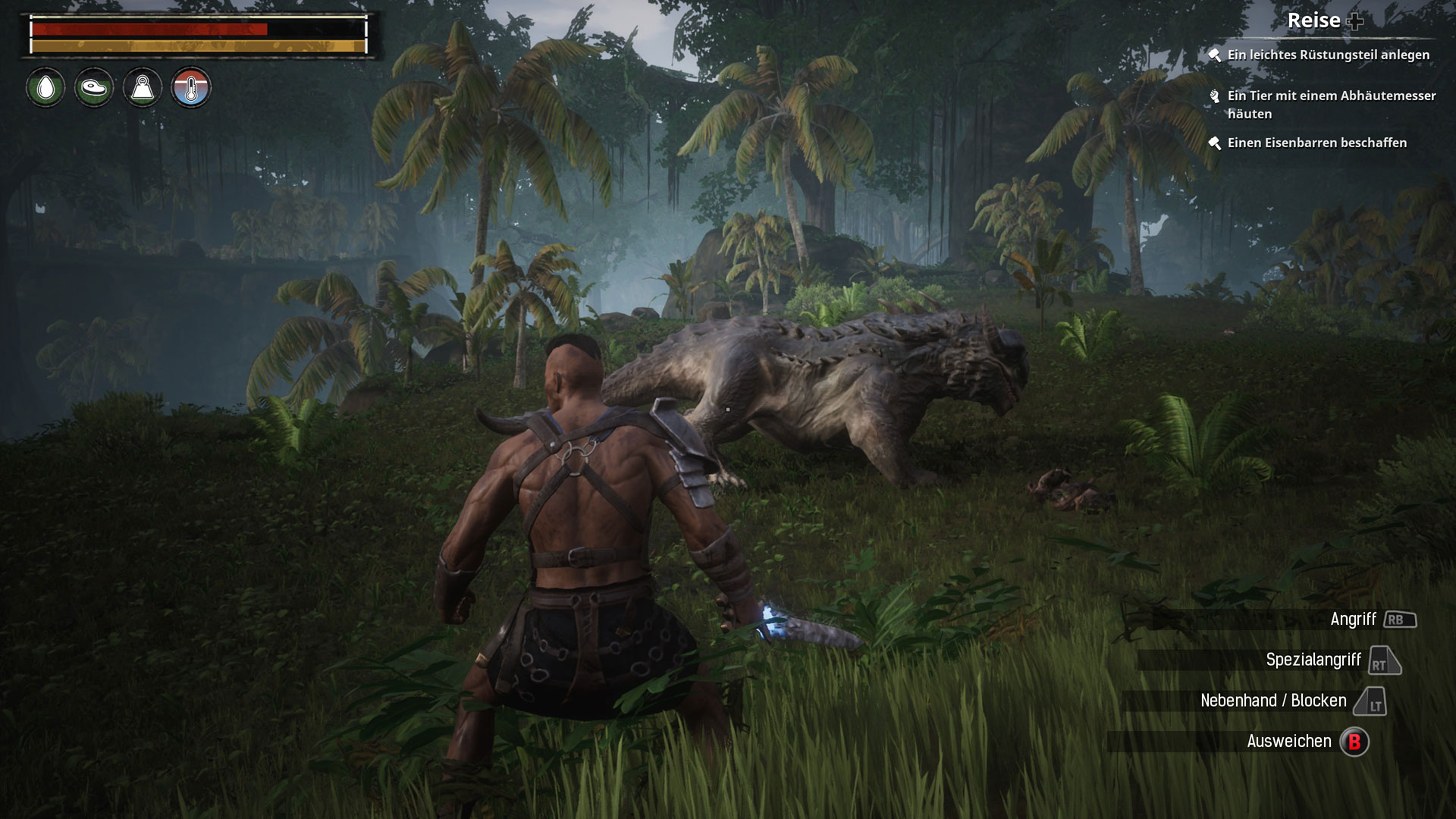Select the hunger meat status icon
Screen dimensions: 1456x819
(94, 88)
